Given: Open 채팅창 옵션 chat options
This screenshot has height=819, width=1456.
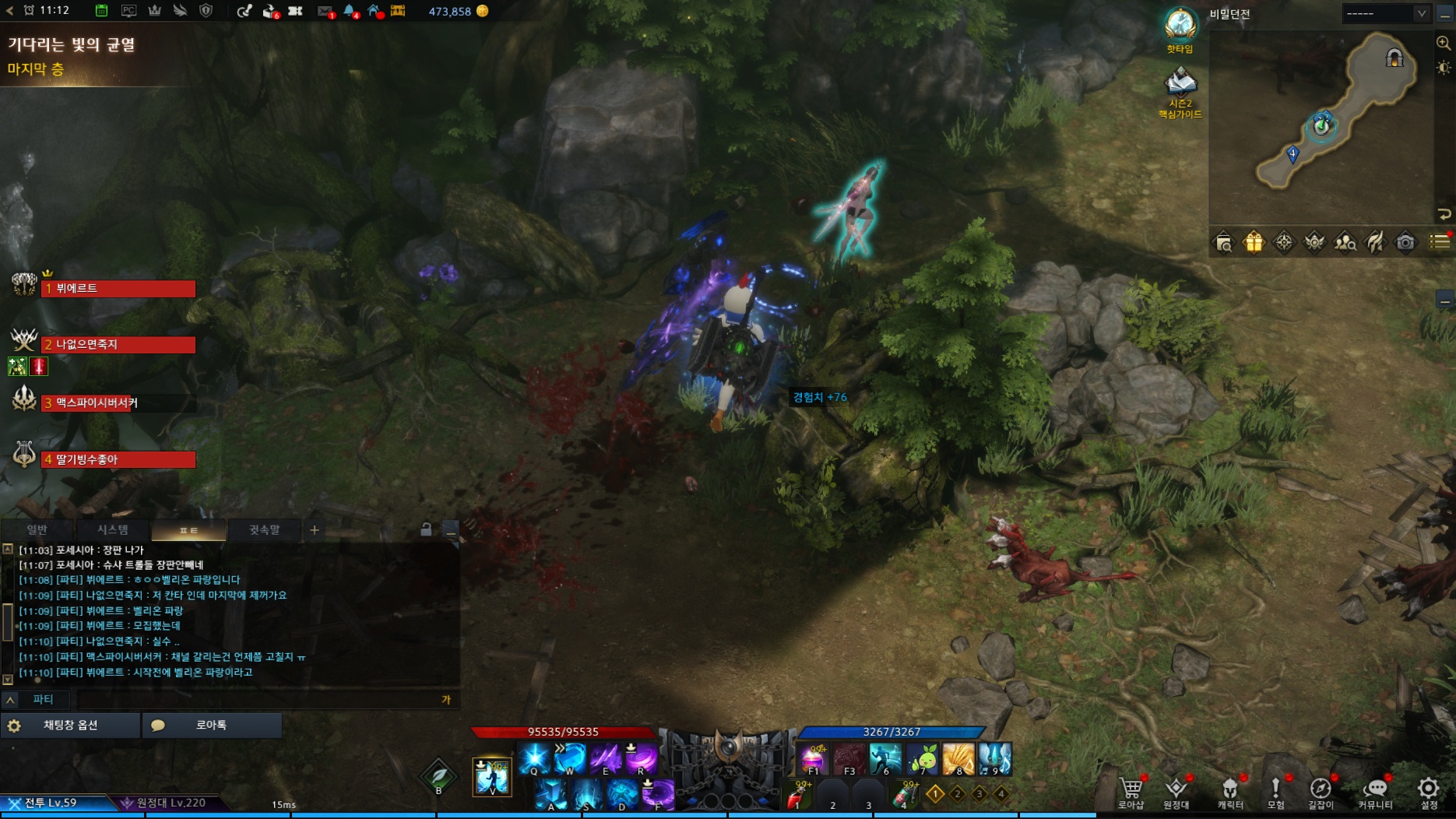Looking at the screenshot, I should pyautogui.click(x=70, y=726).
